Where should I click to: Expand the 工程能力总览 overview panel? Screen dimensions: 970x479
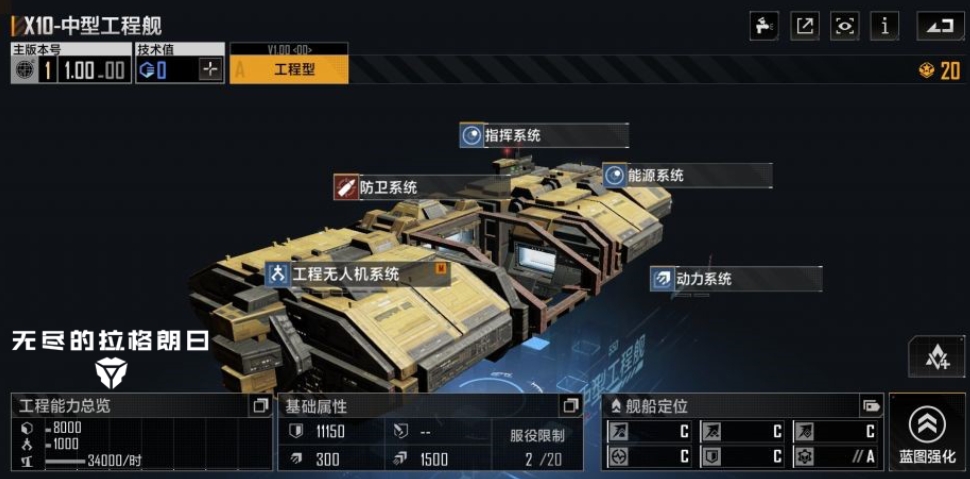pos(260,405)
